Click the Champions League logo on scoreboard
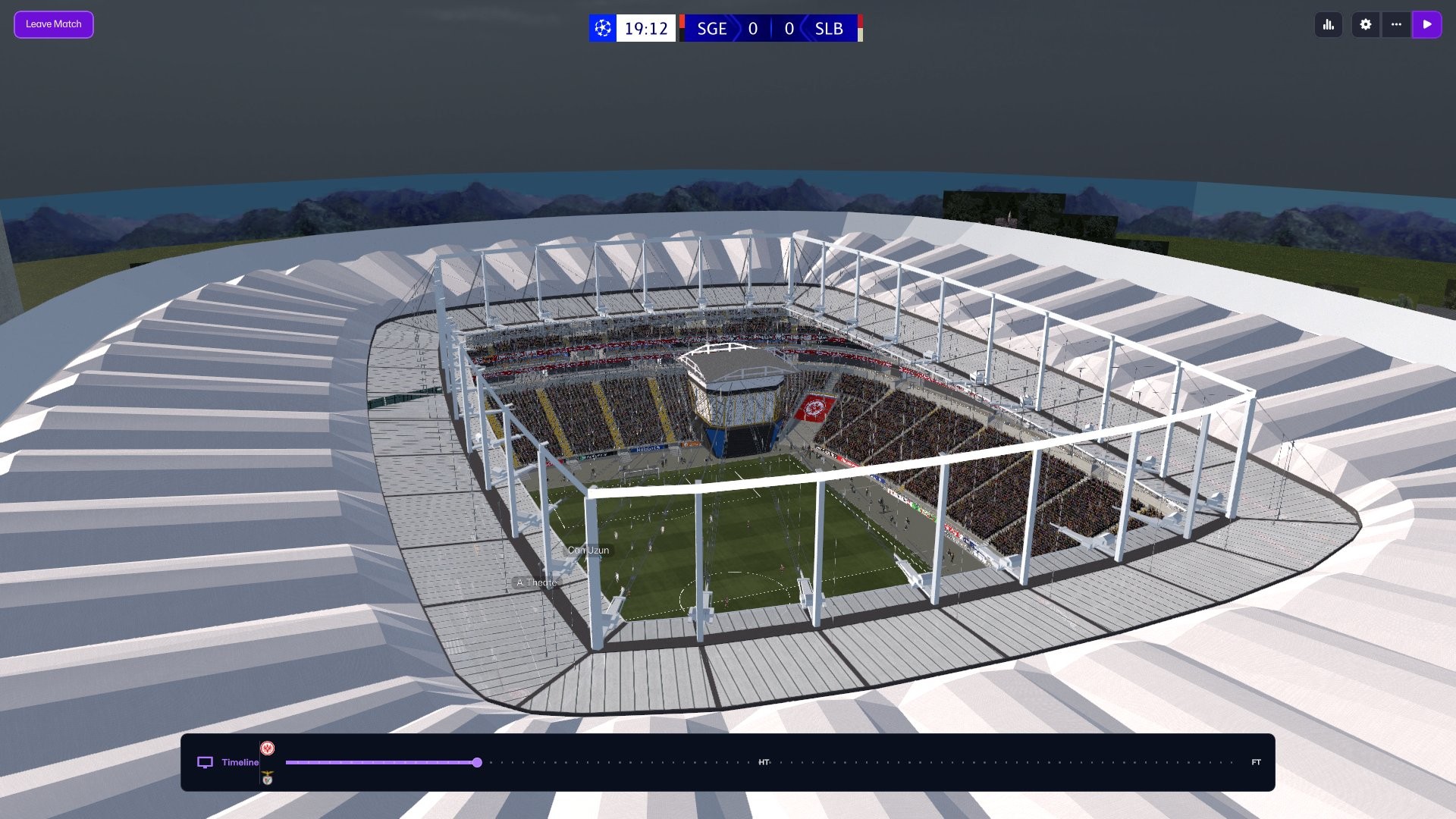This screenshot has width=1456, height=819. click(603, 29)
